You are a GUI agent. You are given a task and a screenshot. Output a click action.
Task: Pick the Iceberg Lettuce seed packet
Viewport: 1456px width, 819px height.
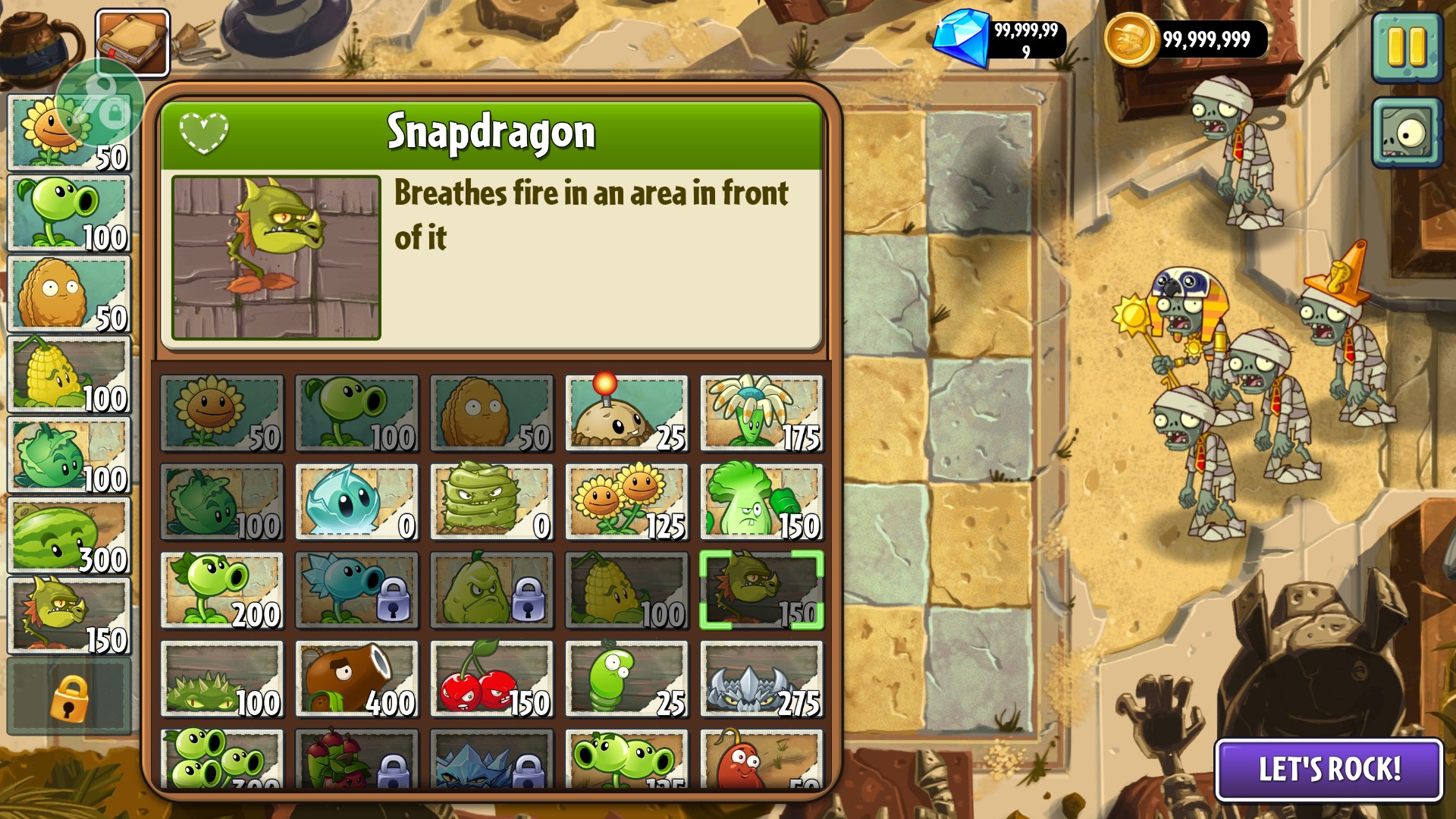(356, 502)
